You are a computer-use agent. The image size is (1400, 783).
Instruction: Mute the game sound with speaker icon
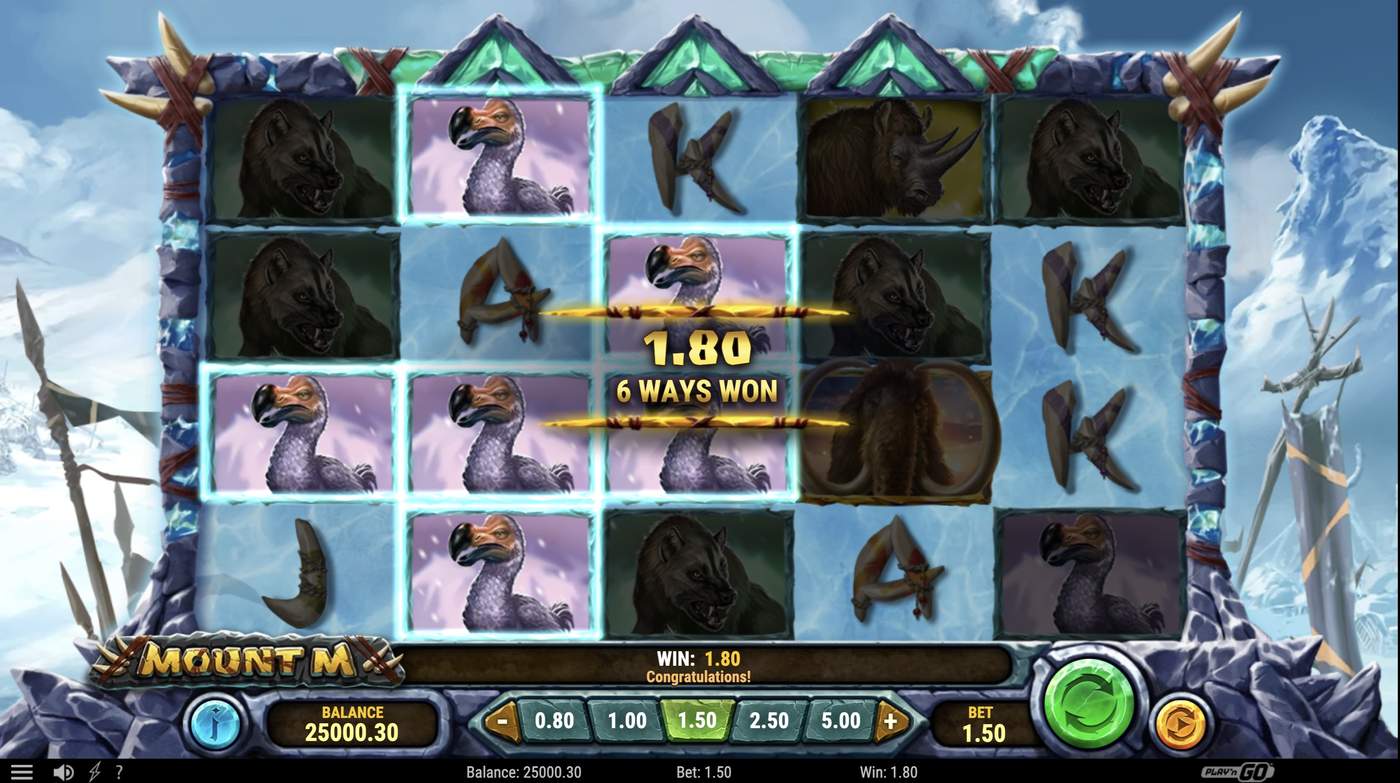point(62,770)
